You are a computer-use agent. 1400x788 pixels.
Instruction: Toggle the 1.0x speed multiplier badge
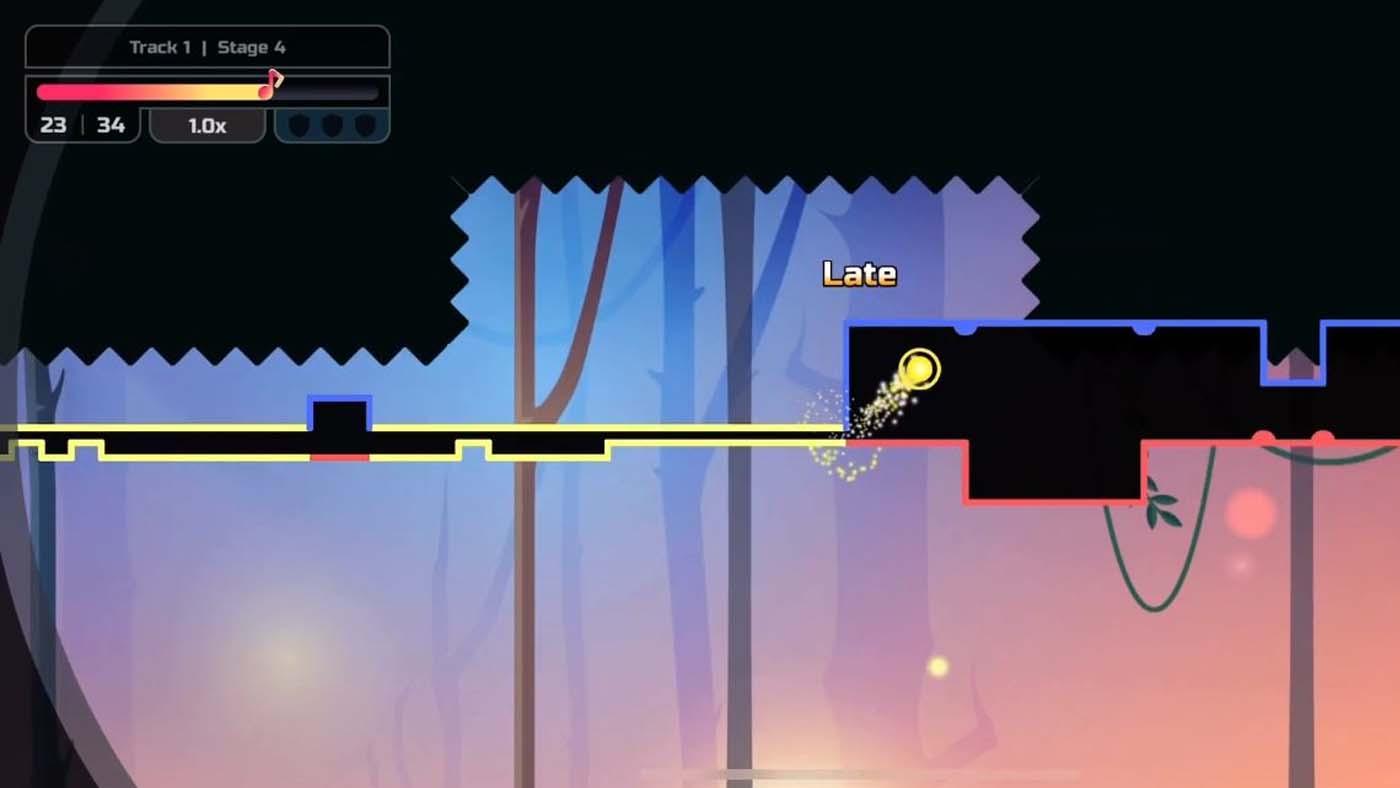[206, 125]
